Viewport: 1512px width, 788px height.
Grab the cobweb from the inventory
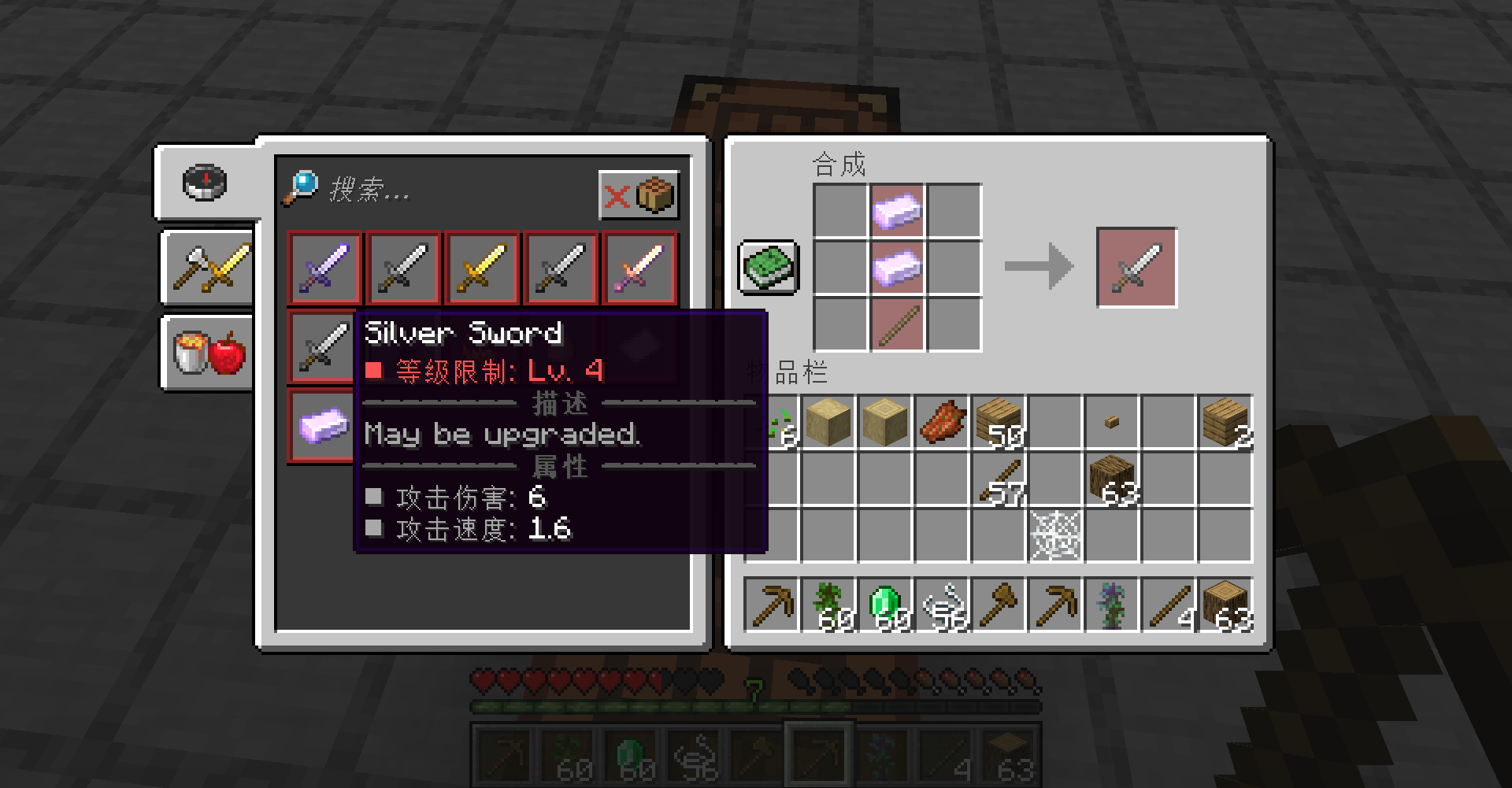1055,534
